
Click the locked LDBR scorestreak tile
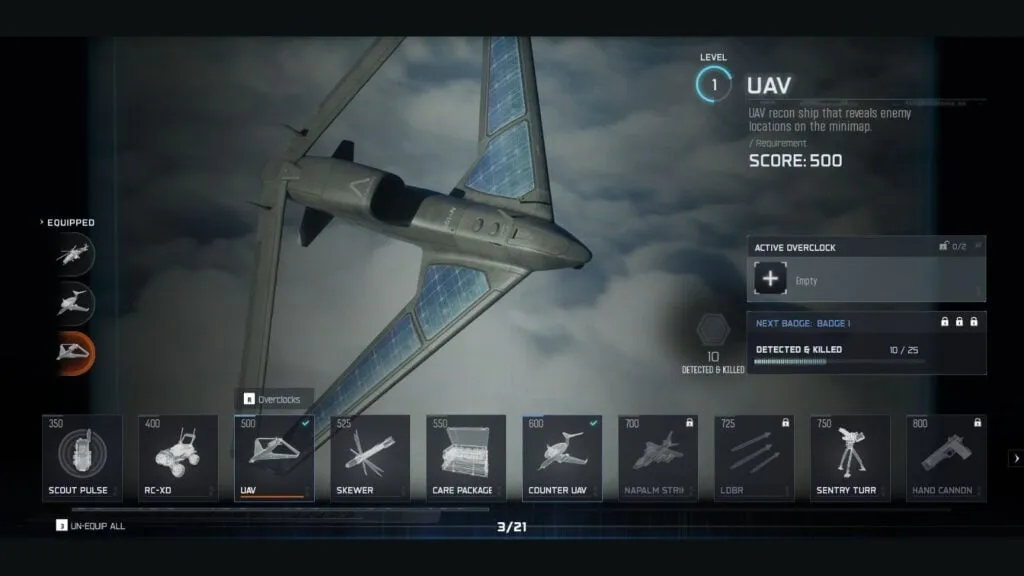click(754, 458)
